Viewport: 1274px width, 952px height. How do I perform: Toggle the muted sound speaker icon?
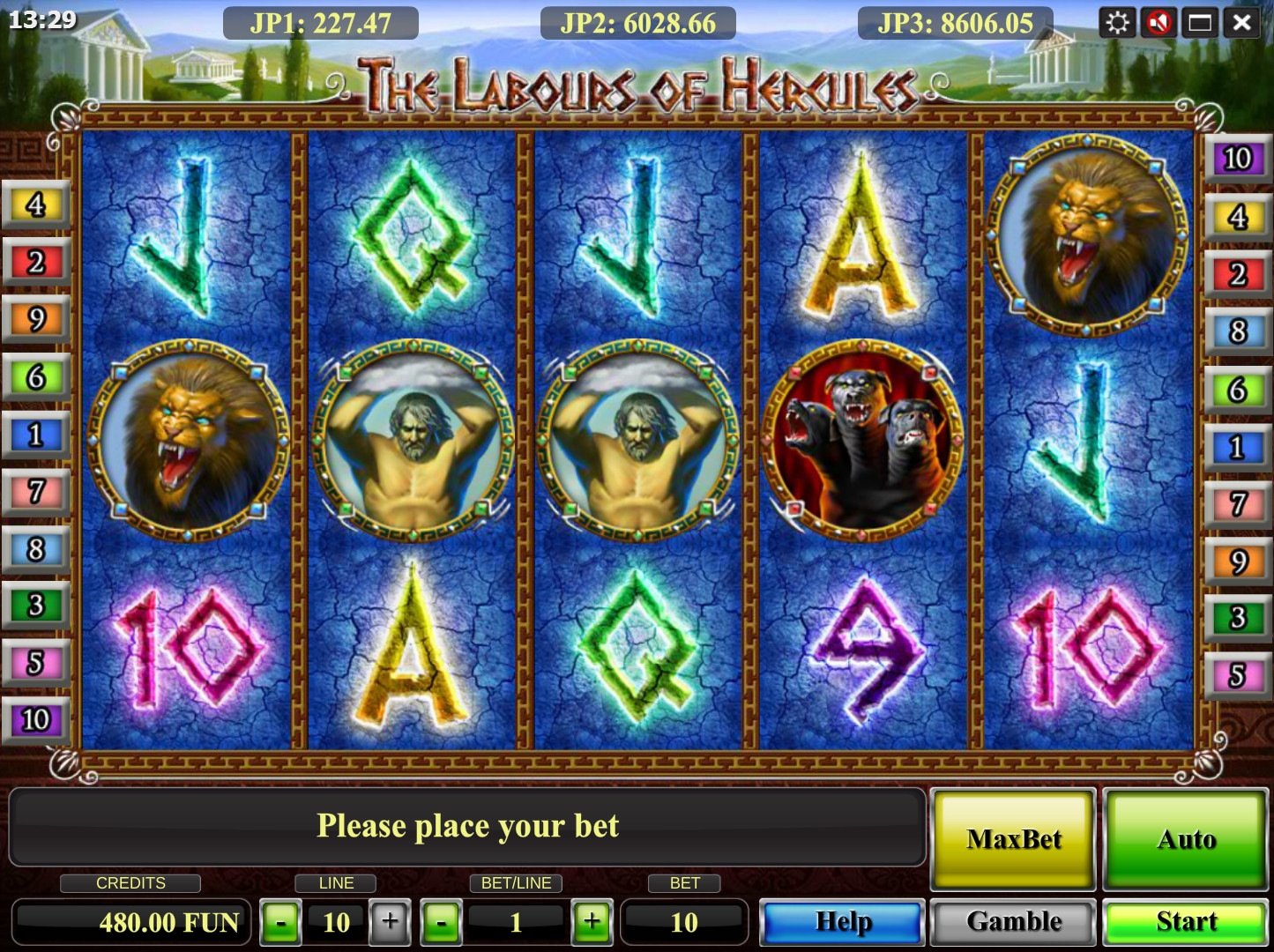click(1159, 22)
